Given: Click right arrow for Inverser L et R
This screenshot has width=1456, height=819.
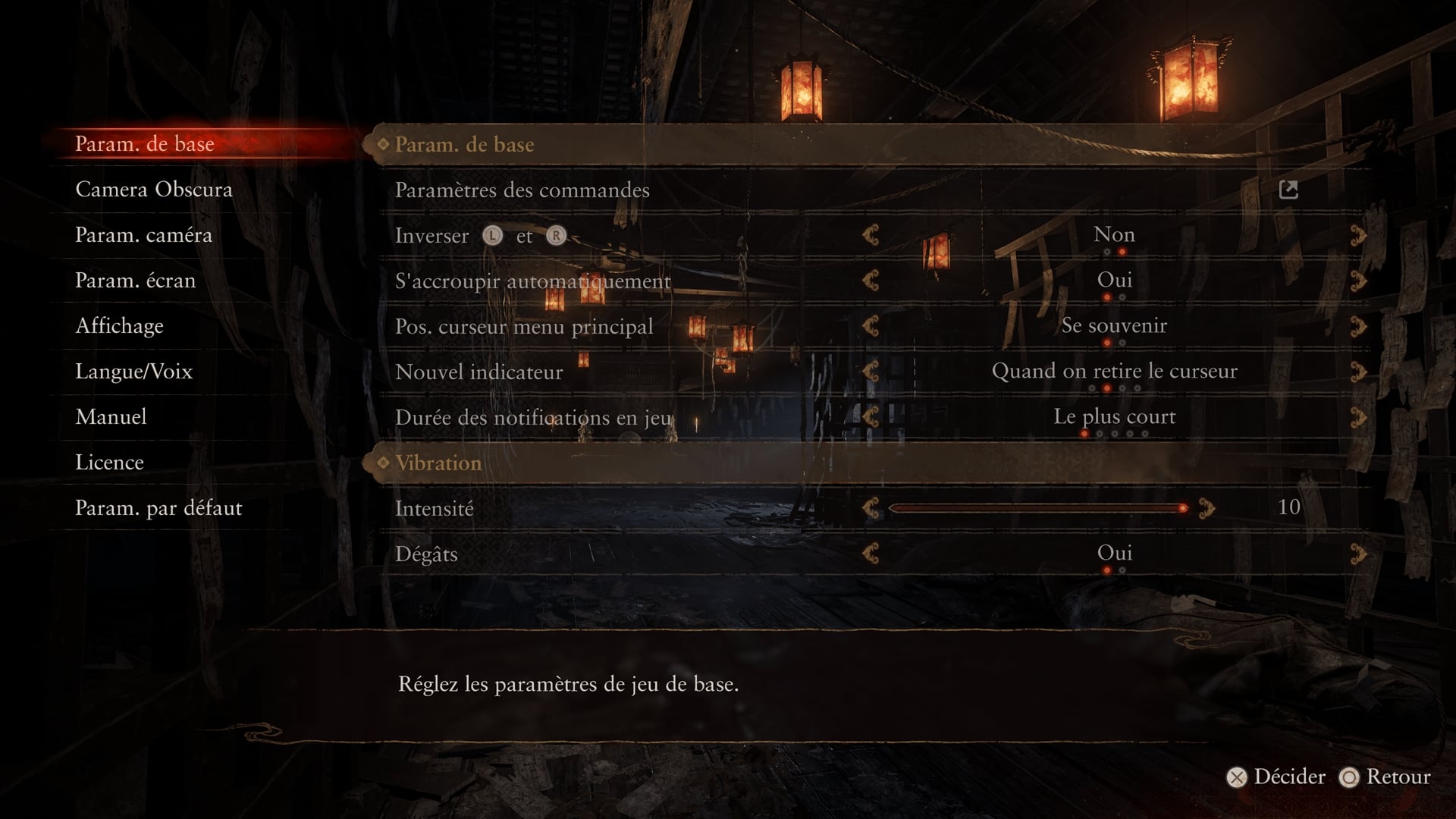Looking at the screenshot, I should coord(1358,236).
